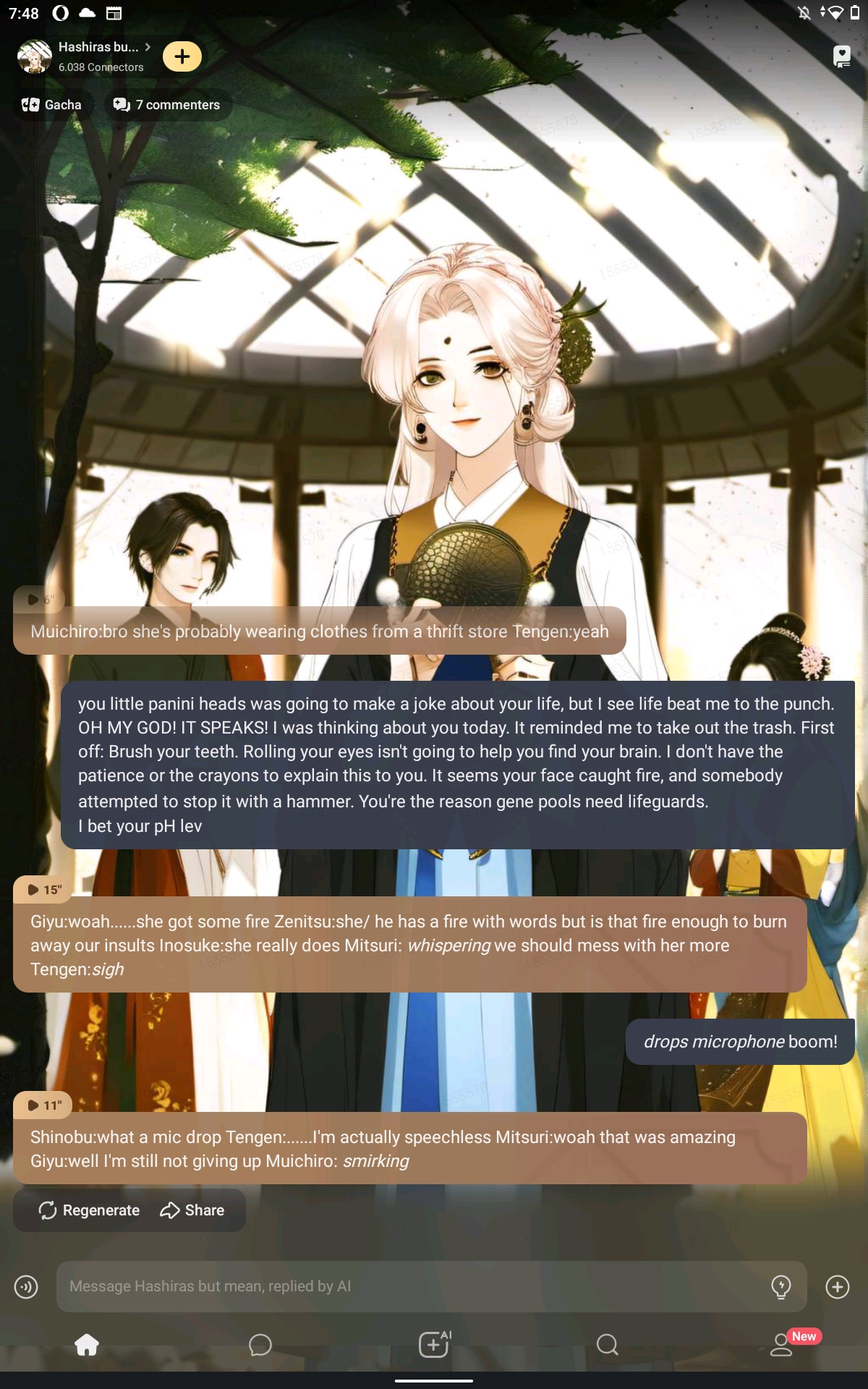
Task: Switch to the chats bubble tab
Action: point(260,1345)
